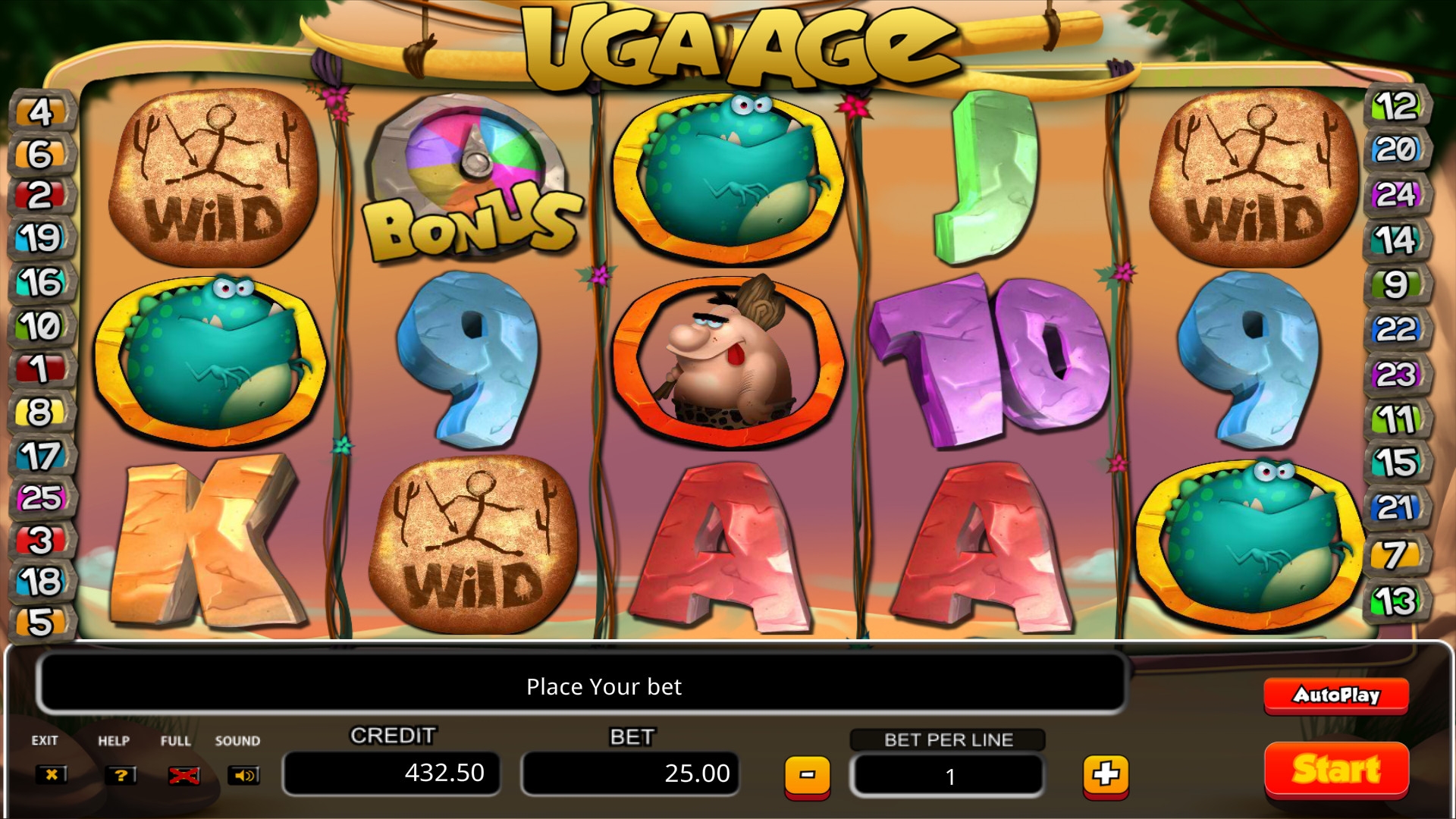Toggle the Sound speaker icon
This screenshot has width=1456, height=819.
coord(244,775)
